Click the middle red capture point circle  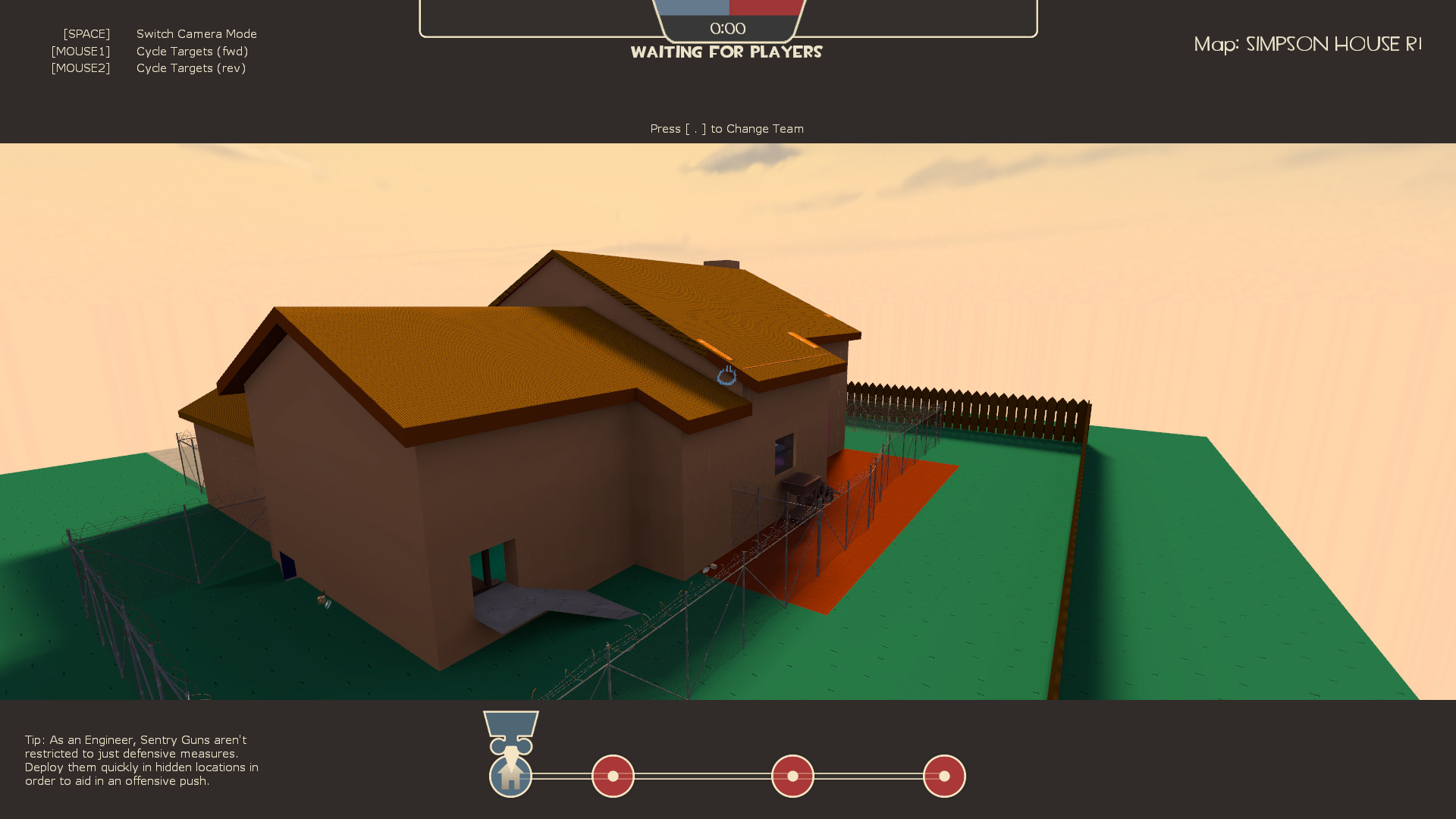point(792,776)
